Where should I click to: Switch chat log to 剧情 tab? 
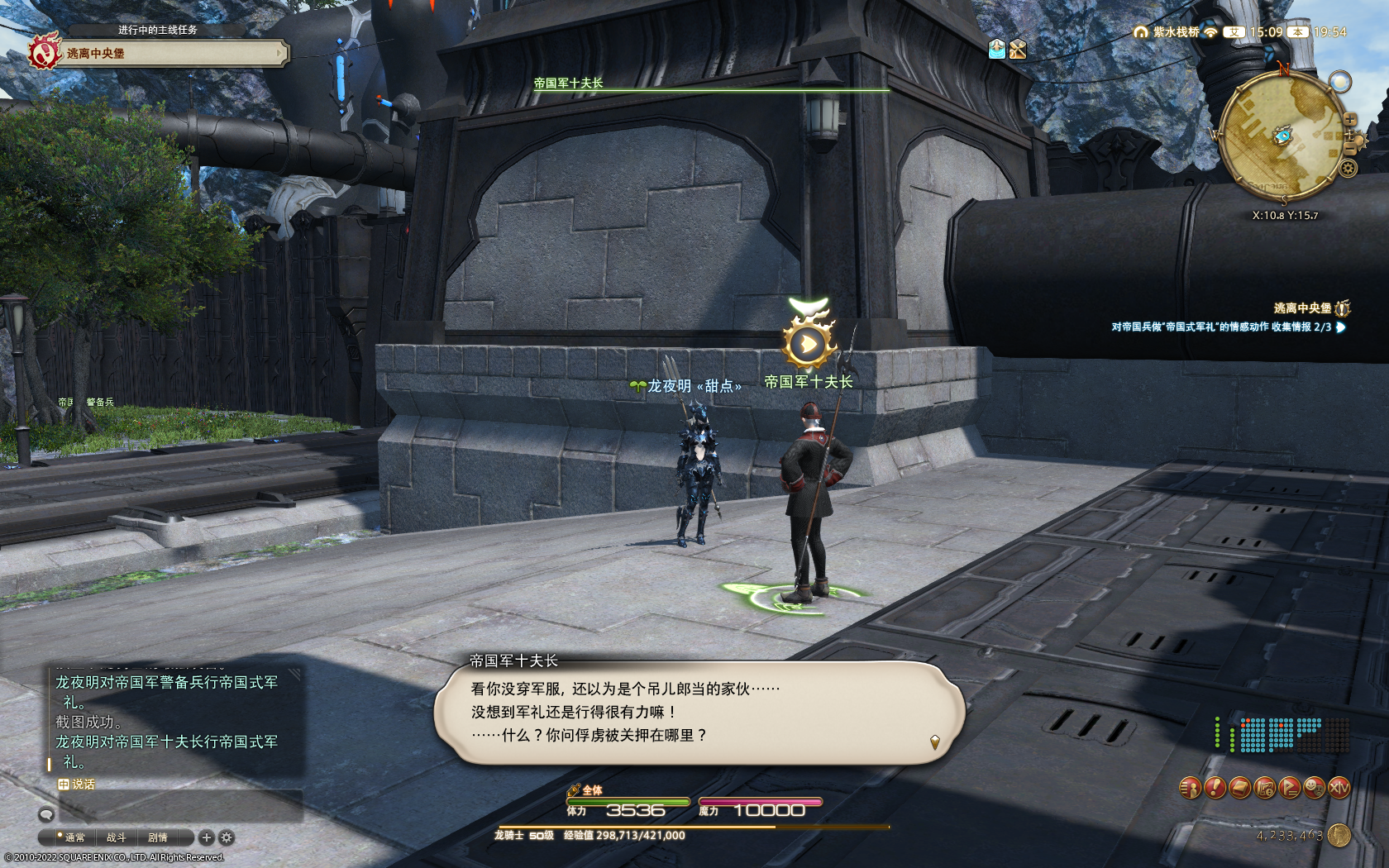157,837
